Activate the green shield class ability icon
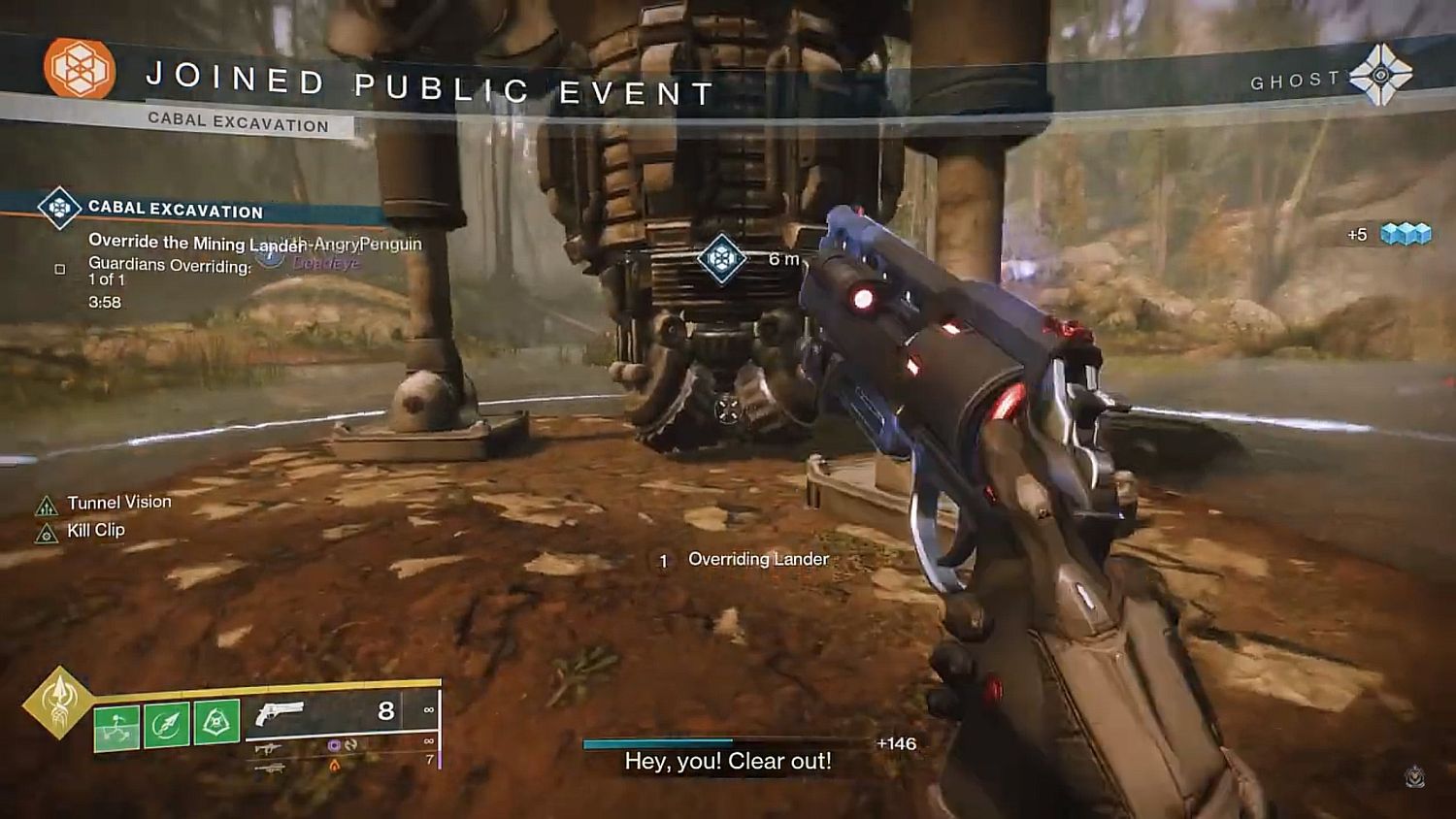Screen dimensions: 1456x819 tap(215, 724)
